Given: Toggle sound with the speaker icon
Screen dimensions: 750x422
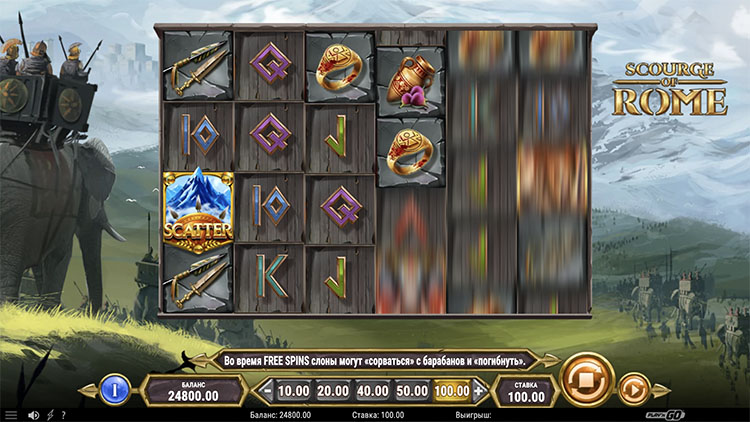Looking at the screenshot, I should 33,415.
